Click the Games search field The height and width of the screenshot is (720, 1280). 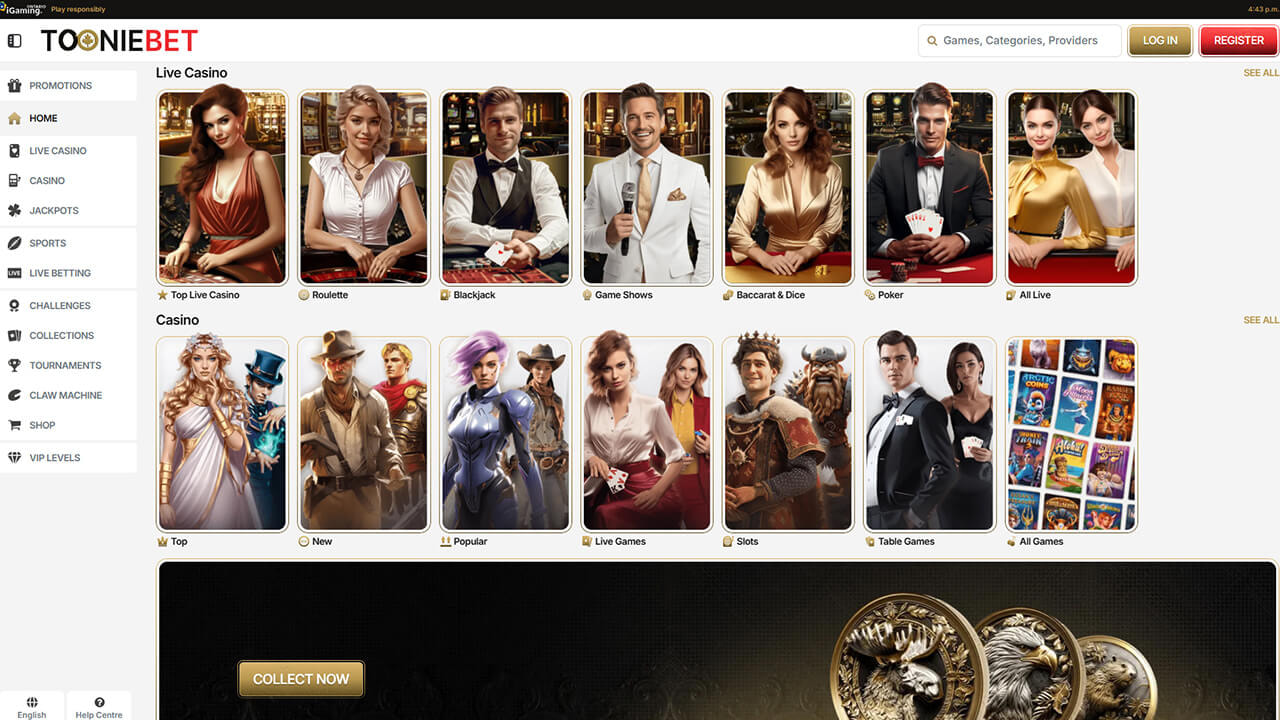click(1019, 40)
